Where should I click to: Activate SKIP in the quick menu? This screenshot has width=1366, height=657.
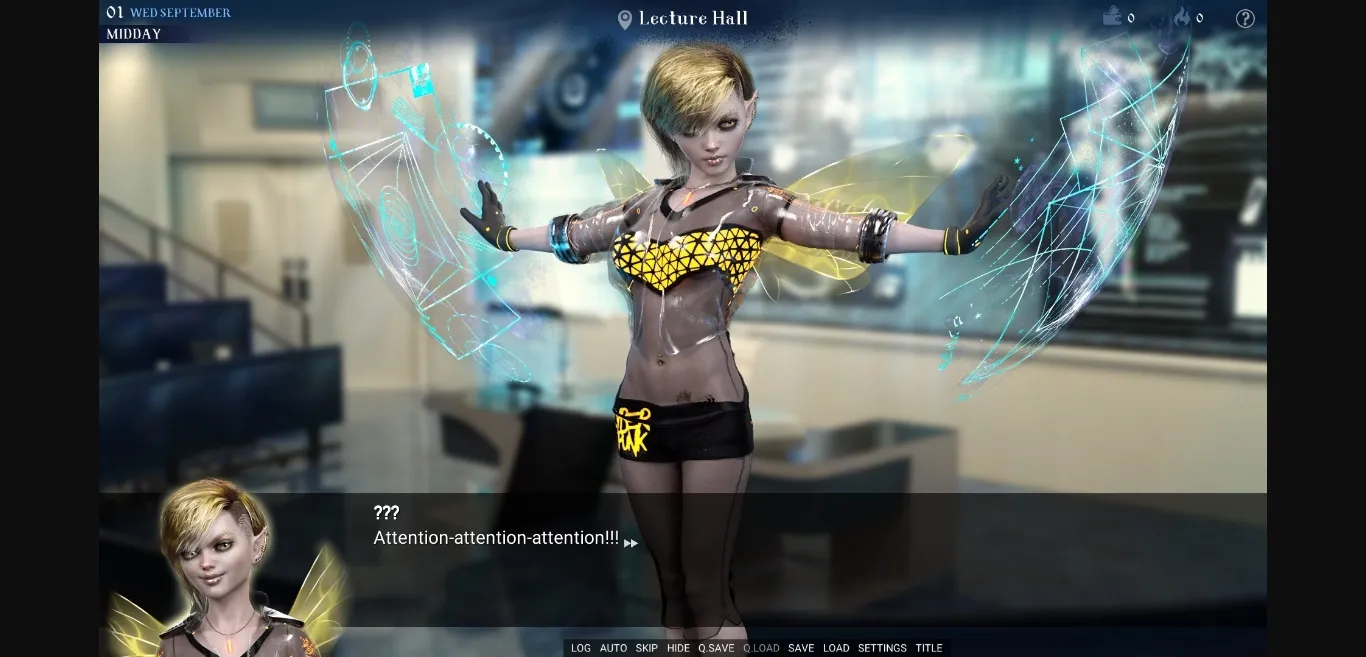(x=647, y=648)
